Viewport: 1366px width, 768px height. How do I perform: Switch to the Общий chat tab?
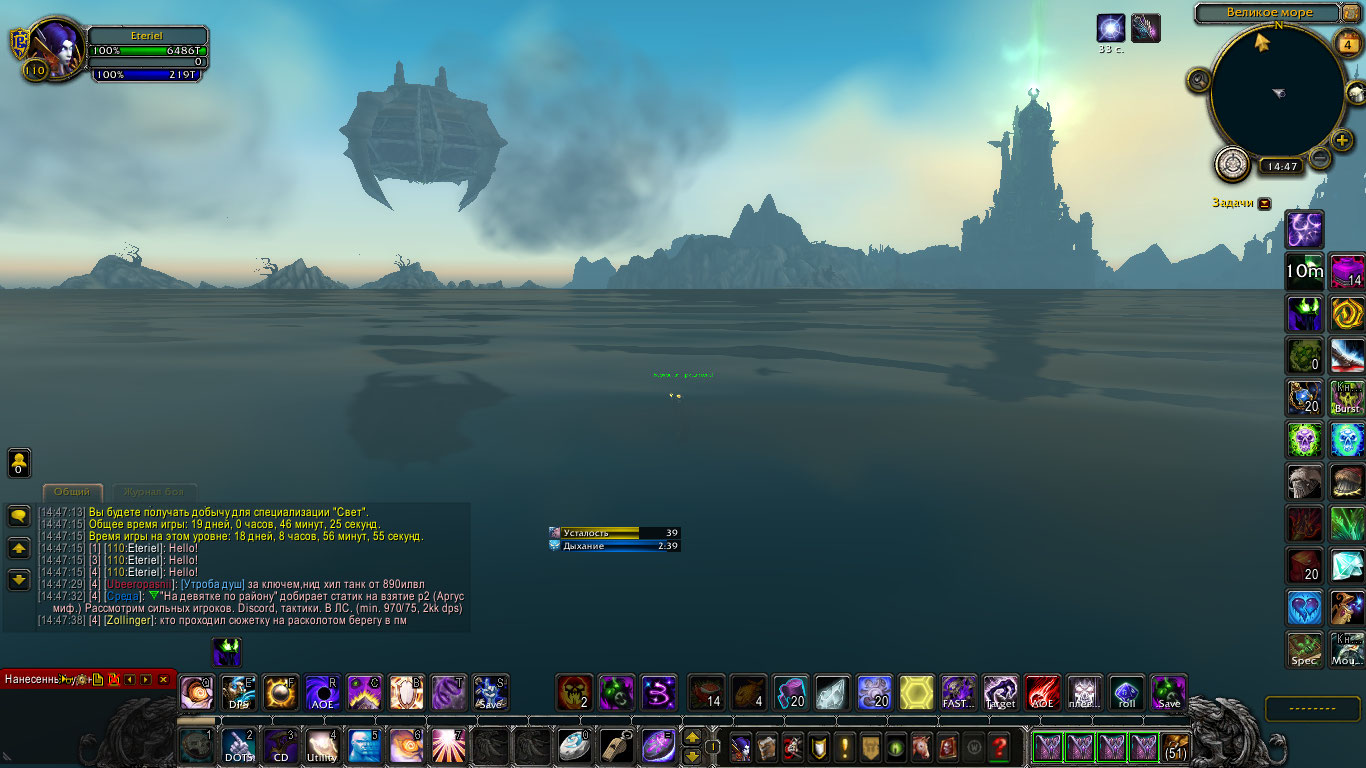tap(72, 492)
